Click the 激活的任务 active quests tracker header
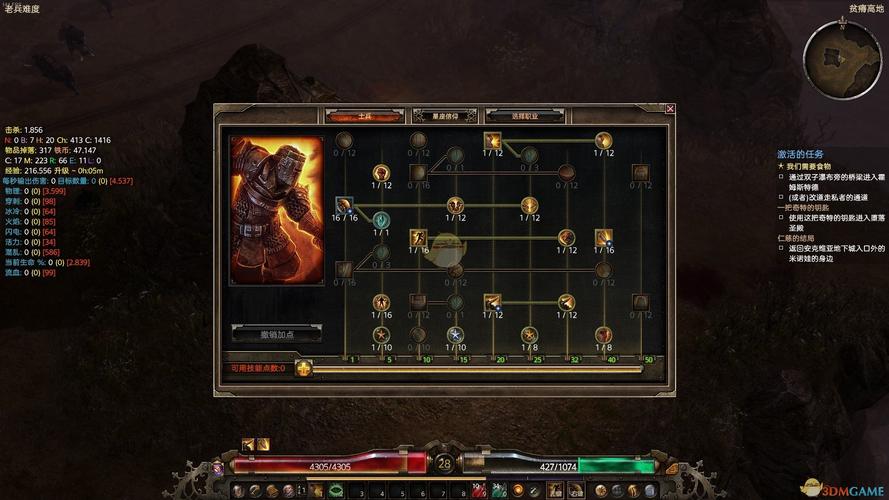The height and width of the screenshot is (500, 889). tap(800, 154)
